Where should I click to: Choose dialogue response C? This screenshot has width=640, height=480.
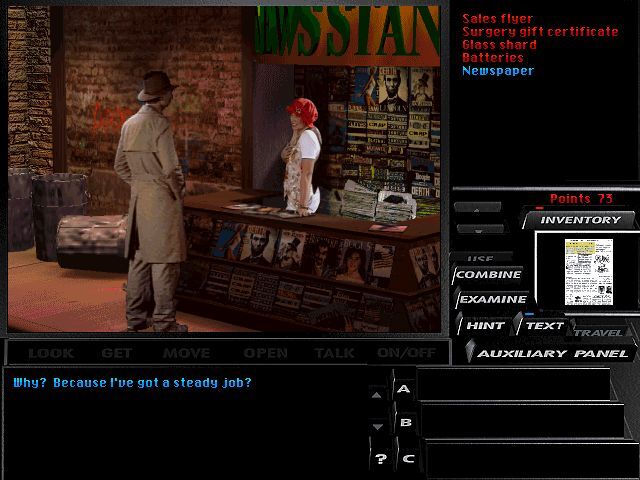point(406,458)
